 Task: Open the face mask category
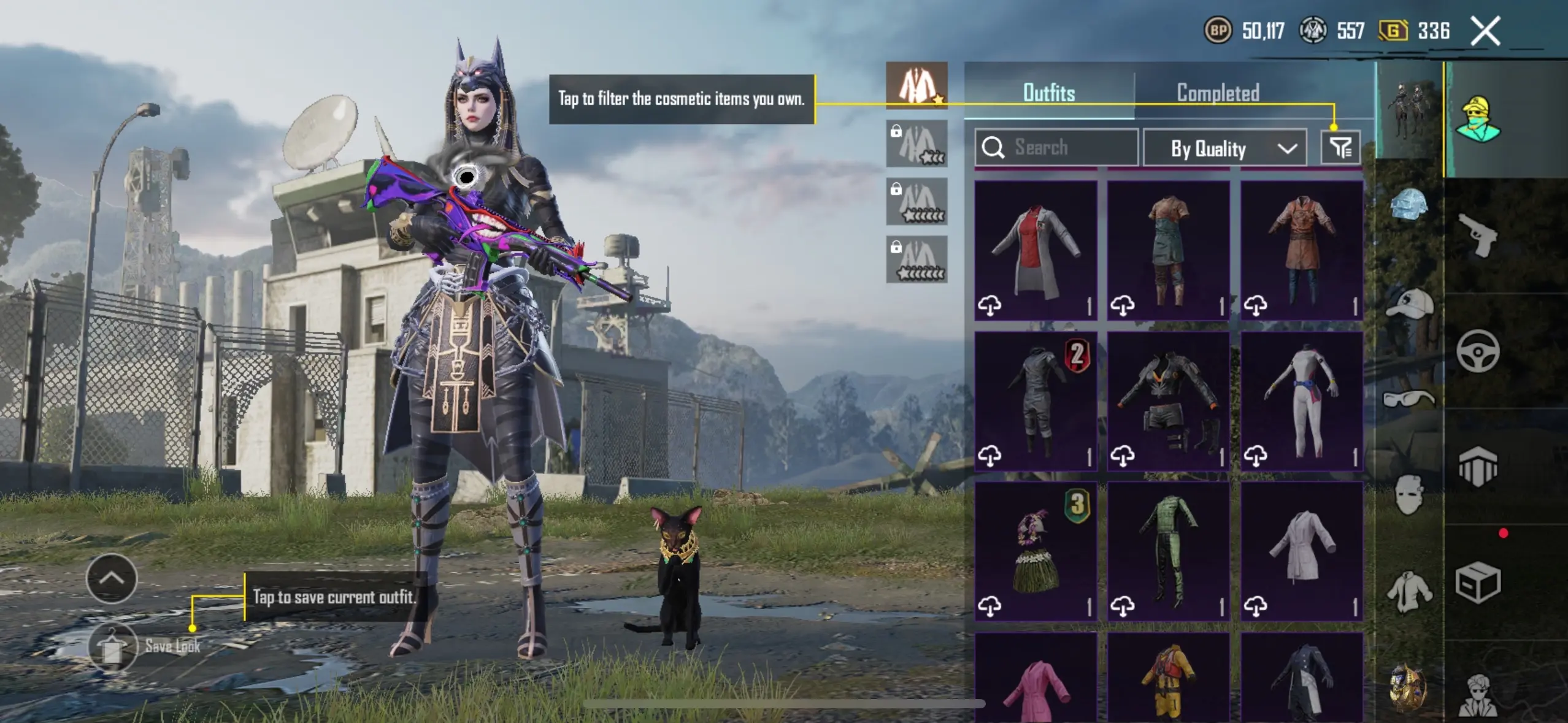1409,494
